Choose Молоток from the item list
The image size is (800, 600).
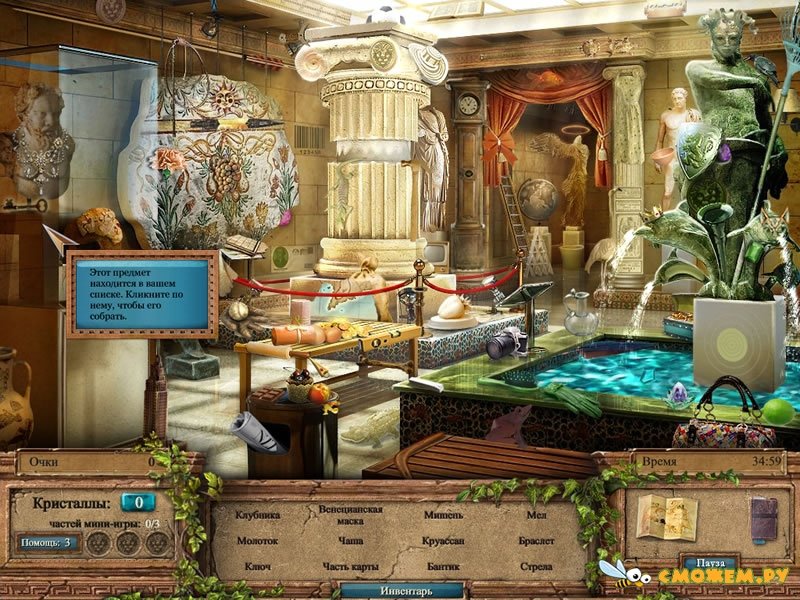pos(257,540)
